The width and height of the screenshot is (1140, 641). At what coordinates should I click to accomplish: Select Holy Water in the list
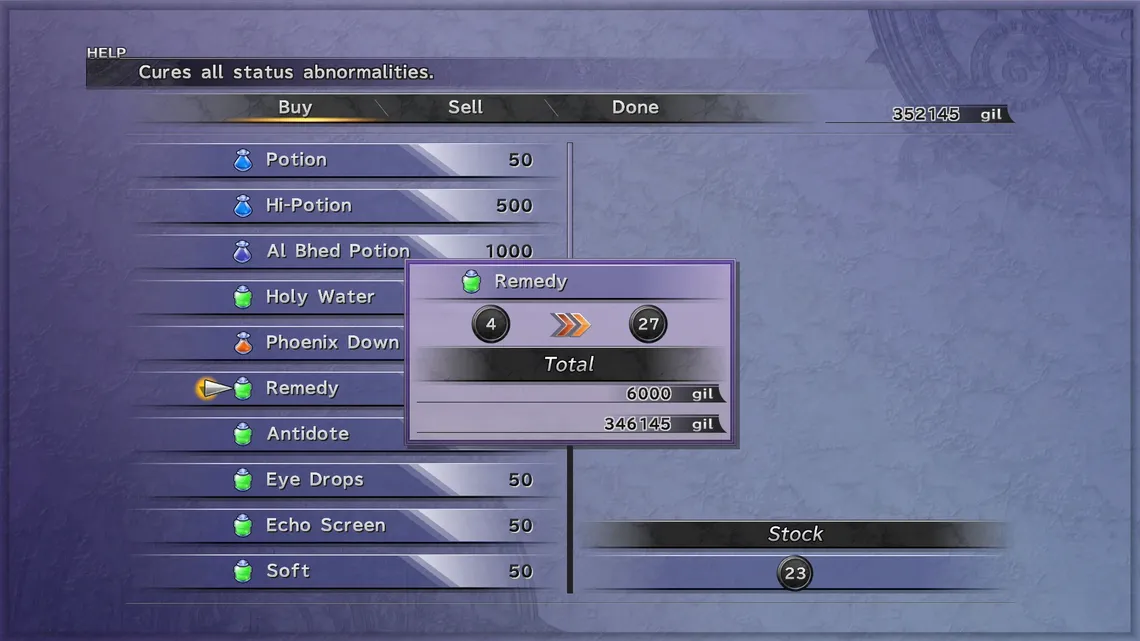(320, 297)
